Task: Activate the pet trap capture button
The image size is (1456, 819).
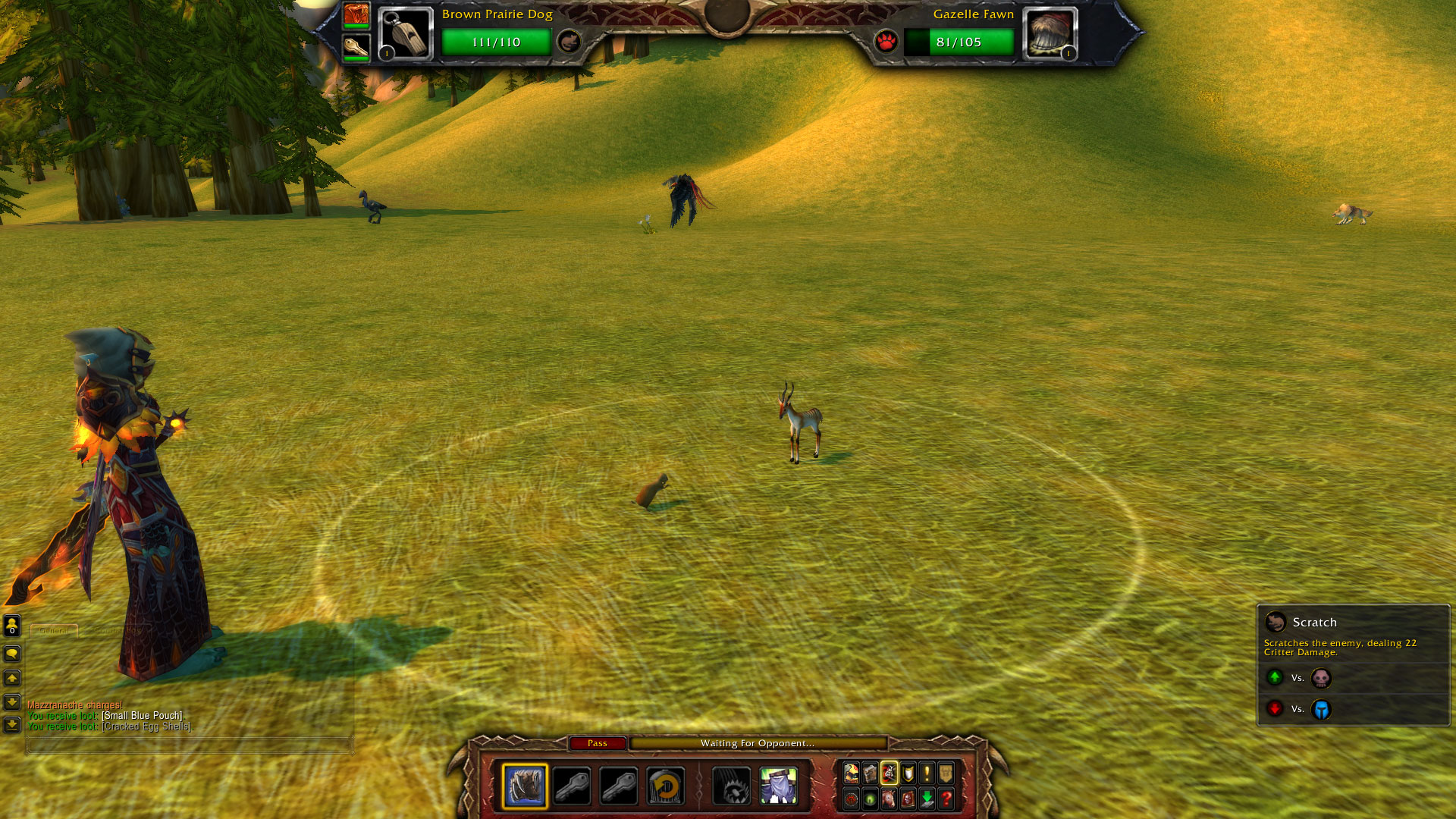Action: click(731, 786)
